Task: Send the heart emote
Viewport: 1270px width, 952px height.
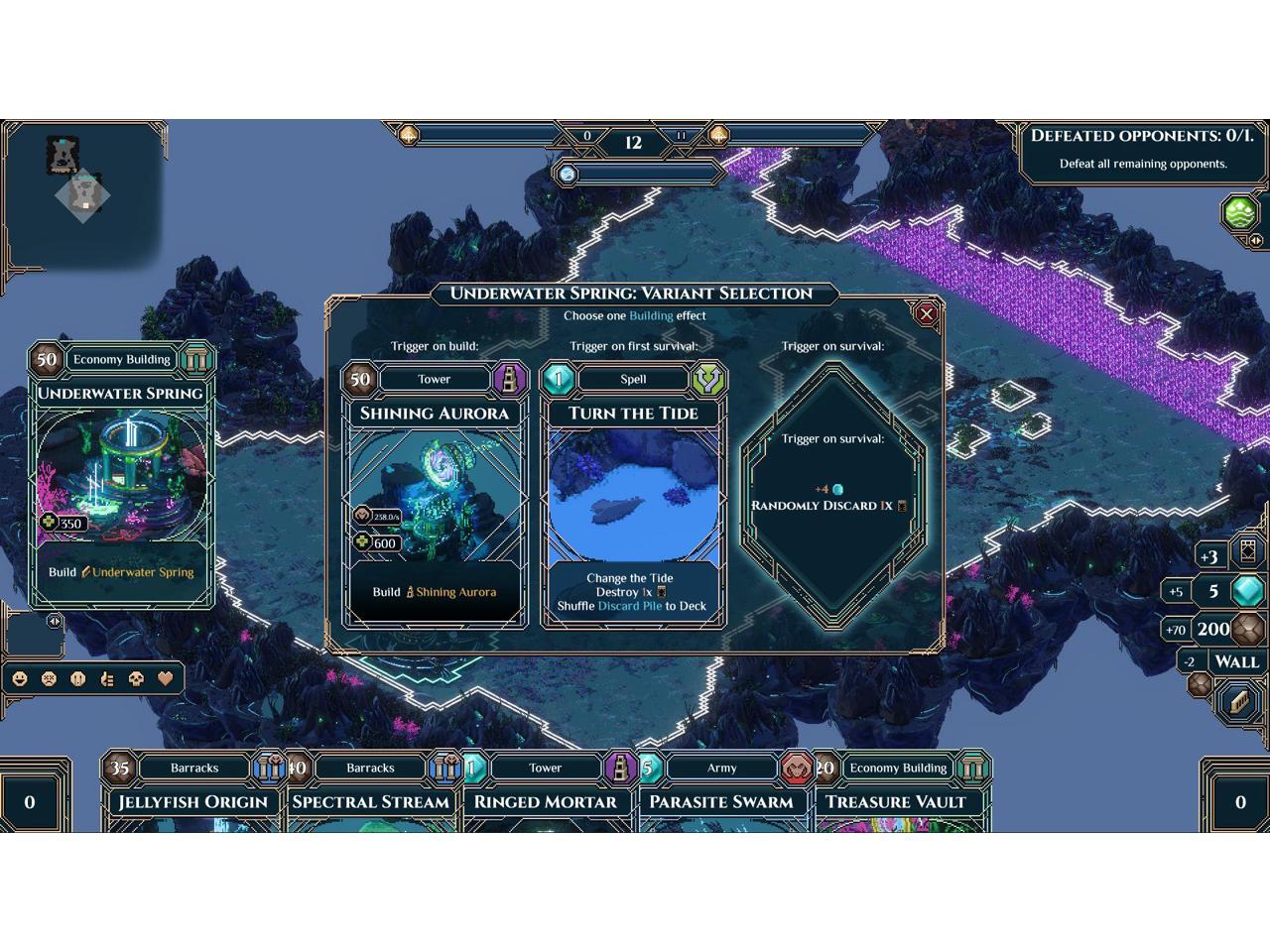Action: pyautogui.click(x=166, y=679)
